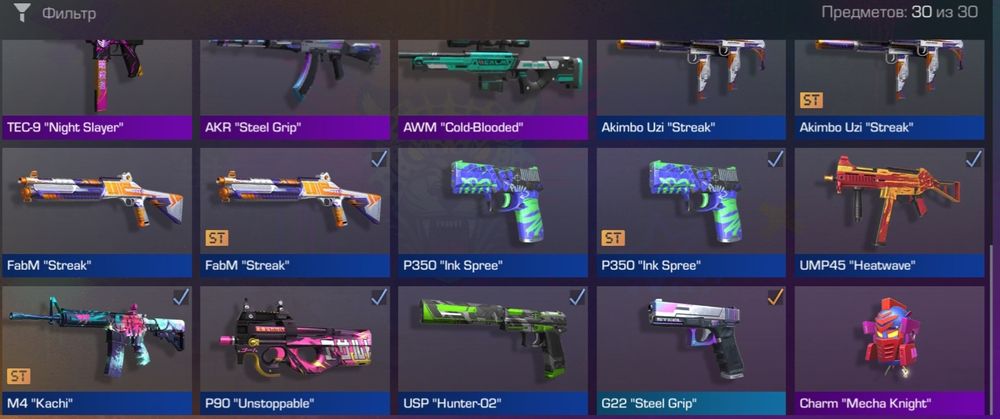This screenshot has width=1000, height=419.
Task: Select Akimbo Uzi "Streak" without ST badge
Action: 691,85
